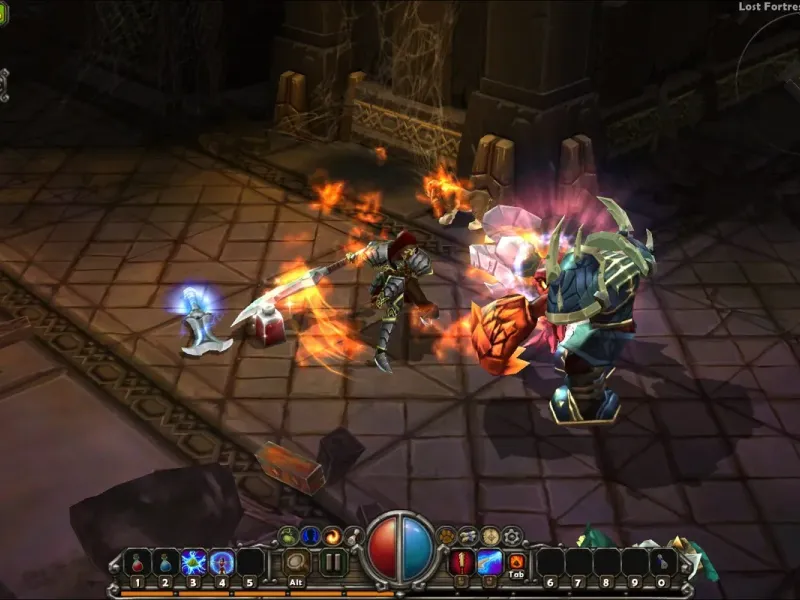The height and width of the screenshot is (600, 800).
Task: Open the orange swirl skills icon
Action: tap(331, 536)
